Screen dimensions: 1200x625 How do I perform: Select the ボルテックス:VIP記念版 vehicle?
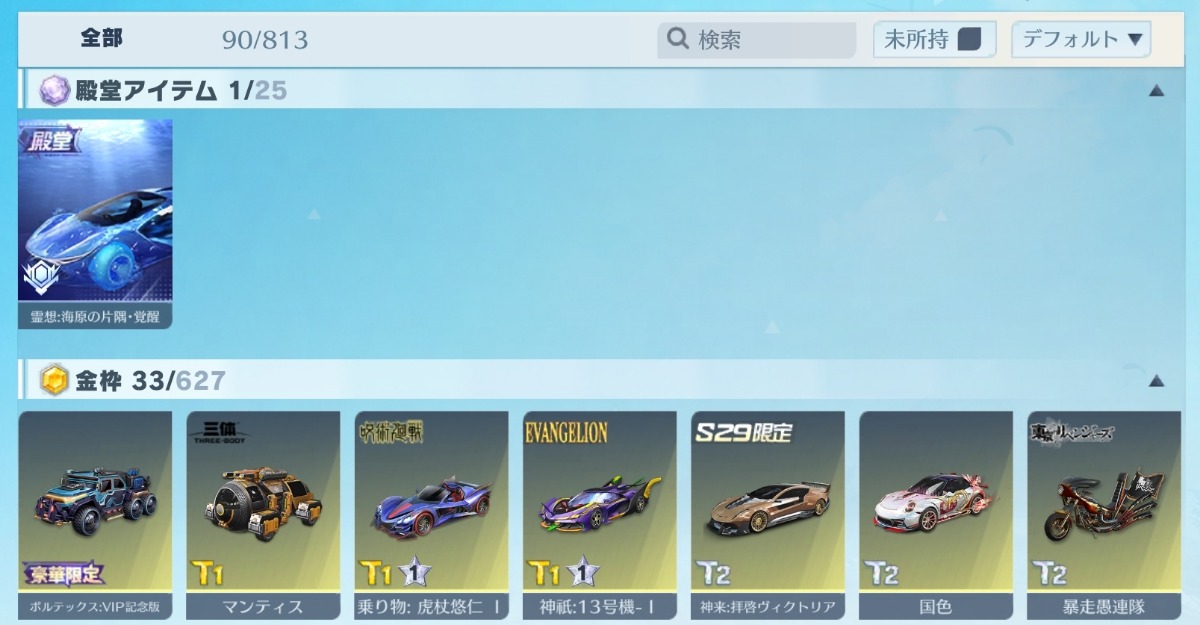point(95,514)
